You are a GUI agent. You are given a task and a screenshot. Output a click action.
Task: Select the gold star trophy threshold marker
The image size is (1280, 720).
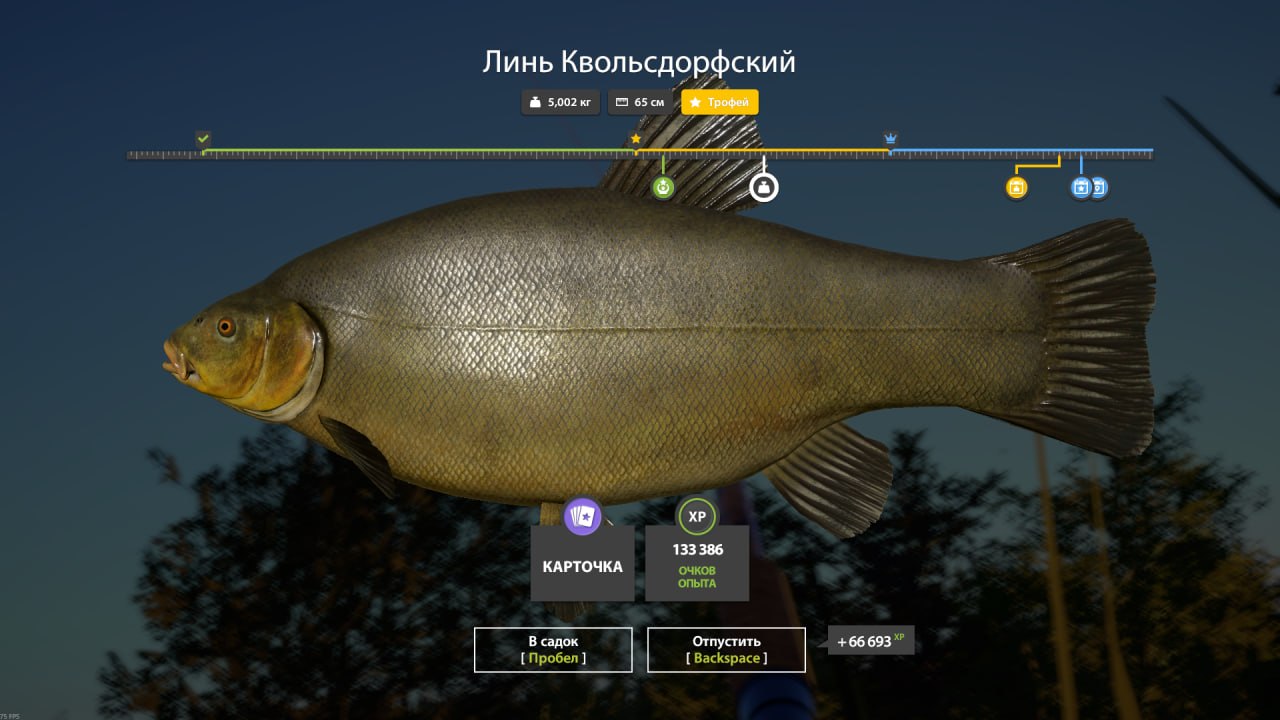(635, 139)
